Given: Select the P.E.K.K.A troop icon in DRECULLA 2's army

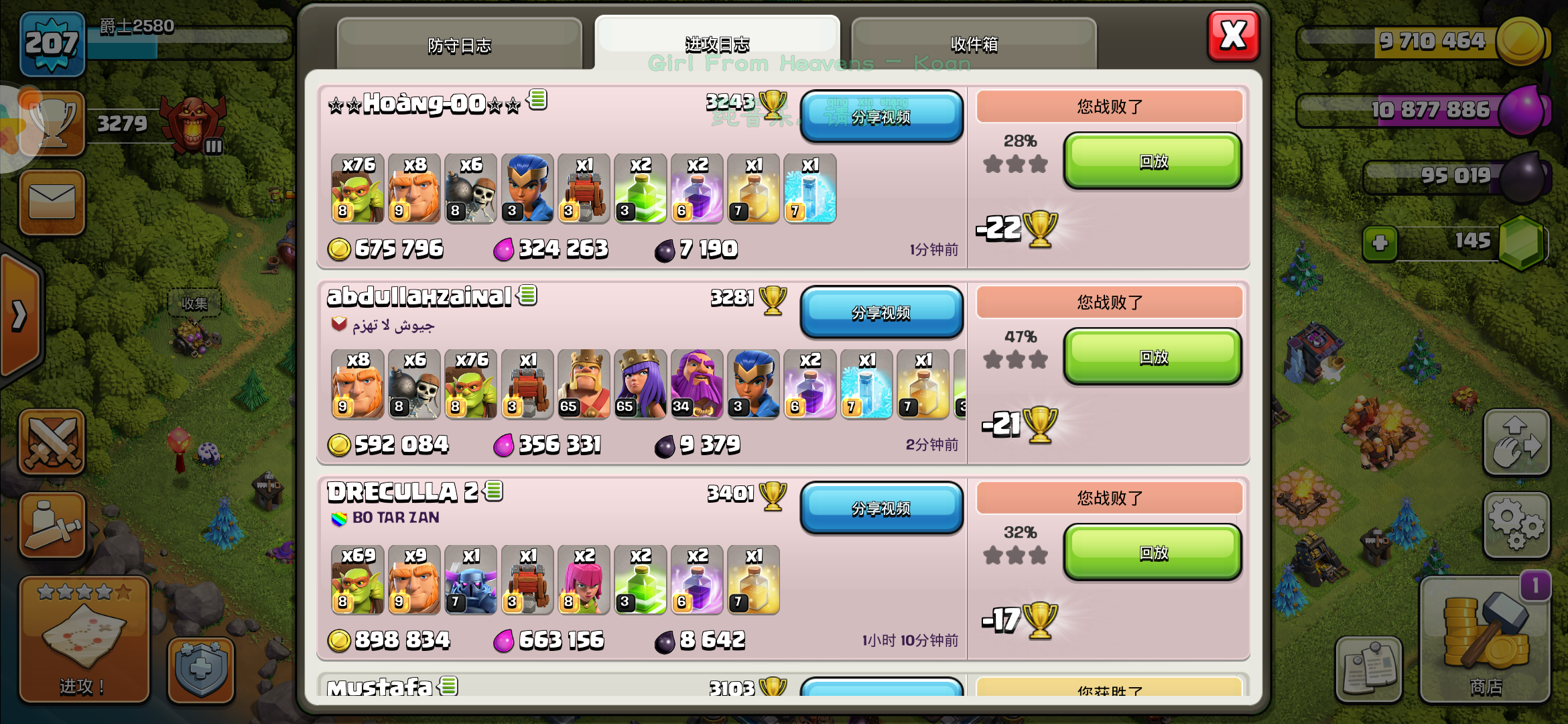Looking at the screenshot, I should pyautogui.click(x=471, y=582).
